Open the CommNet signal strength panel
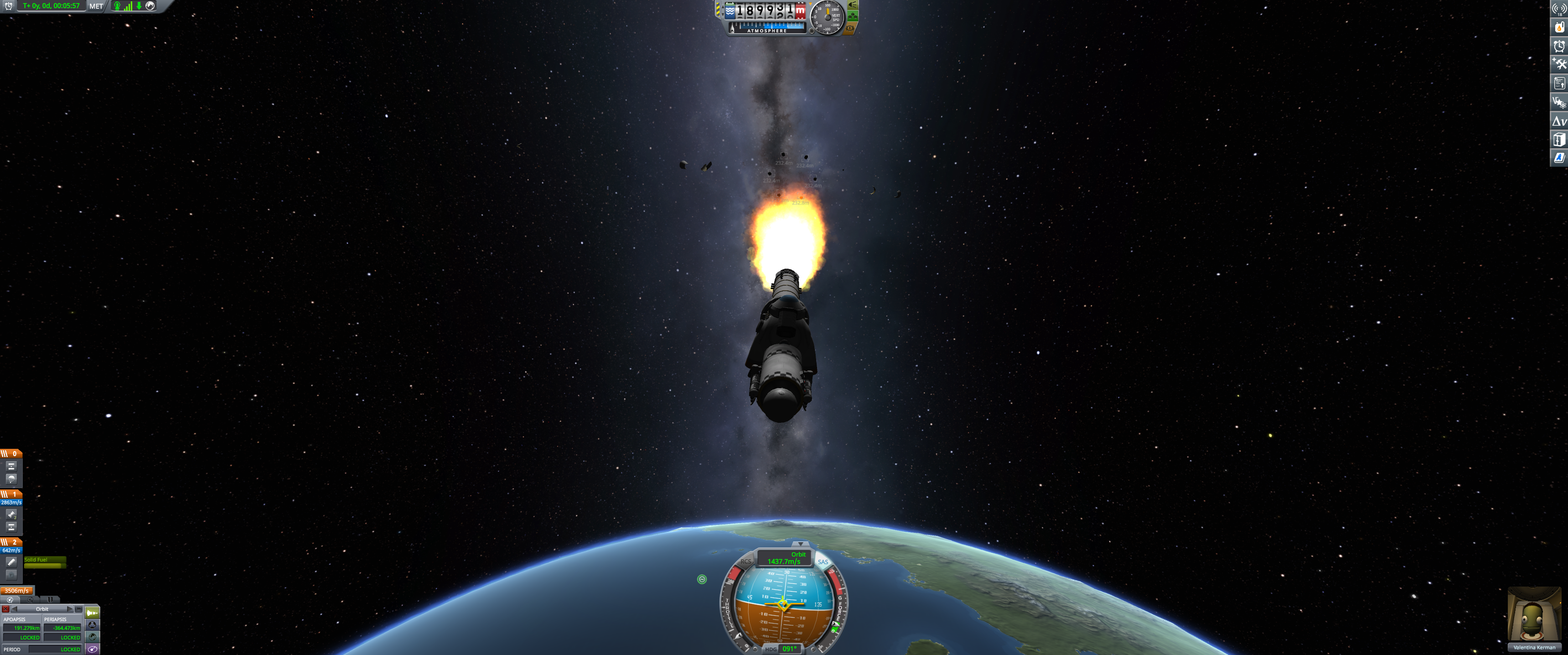 (x=1559, y=9)
